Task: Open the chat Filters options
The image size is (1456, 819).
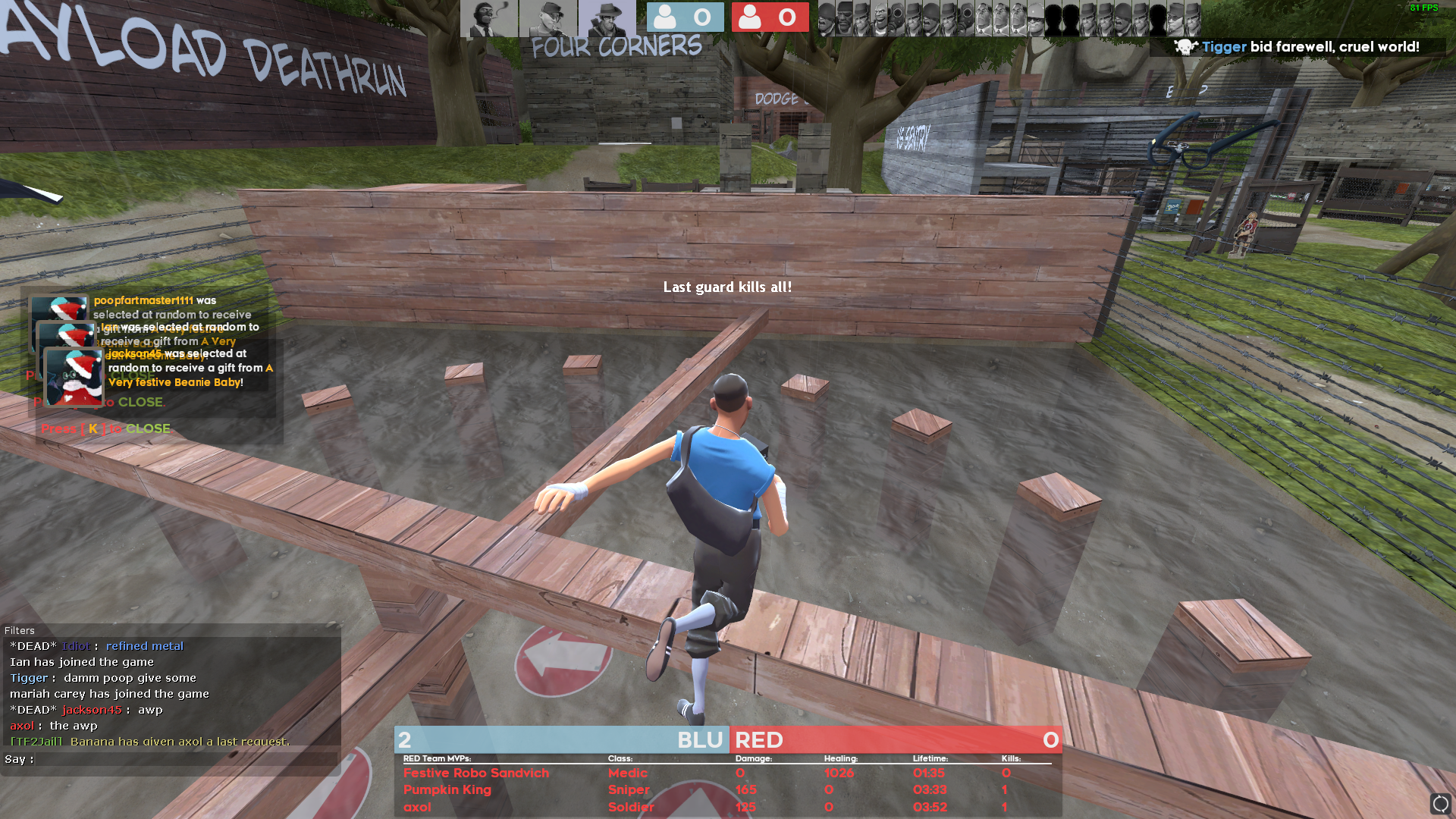Action: pos(20,630)
